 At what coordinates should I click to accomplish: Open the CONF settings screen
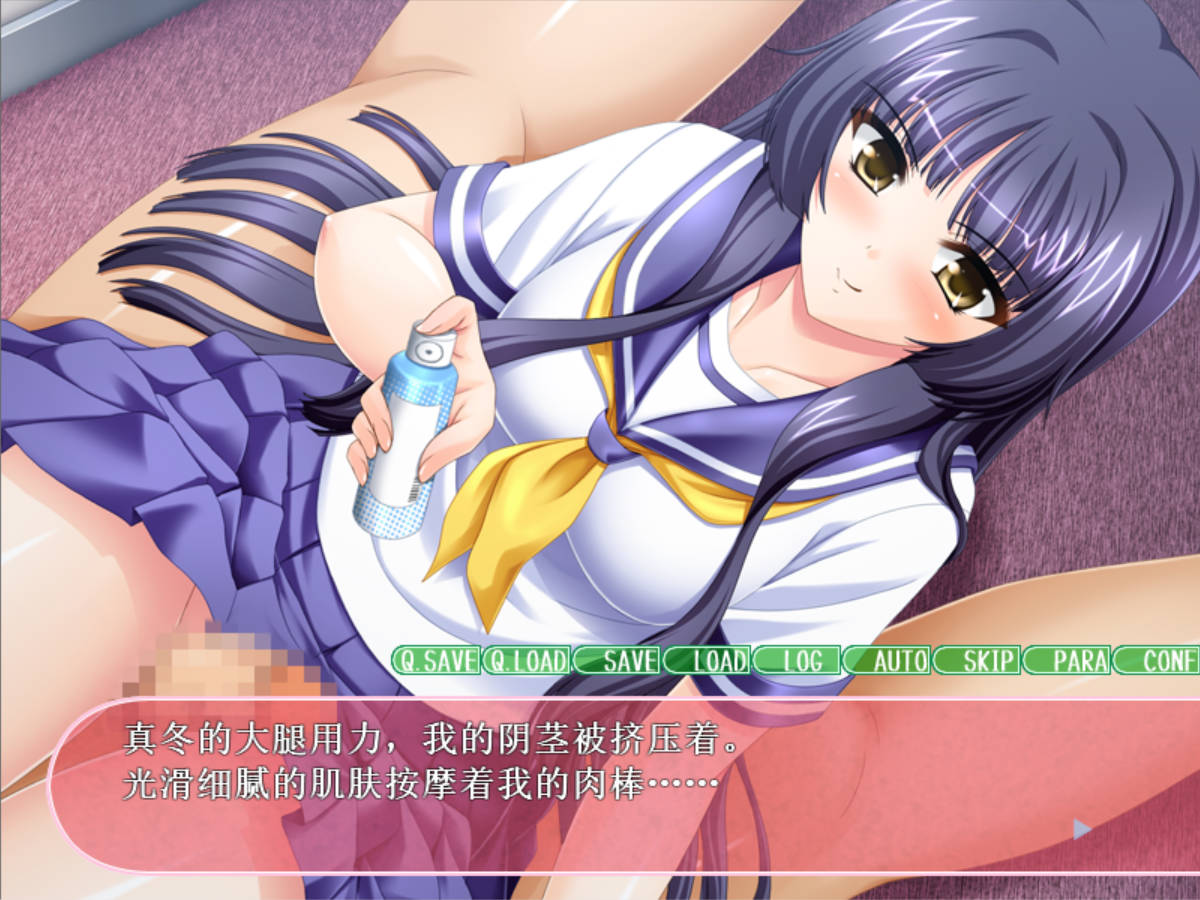[1158, 660]
